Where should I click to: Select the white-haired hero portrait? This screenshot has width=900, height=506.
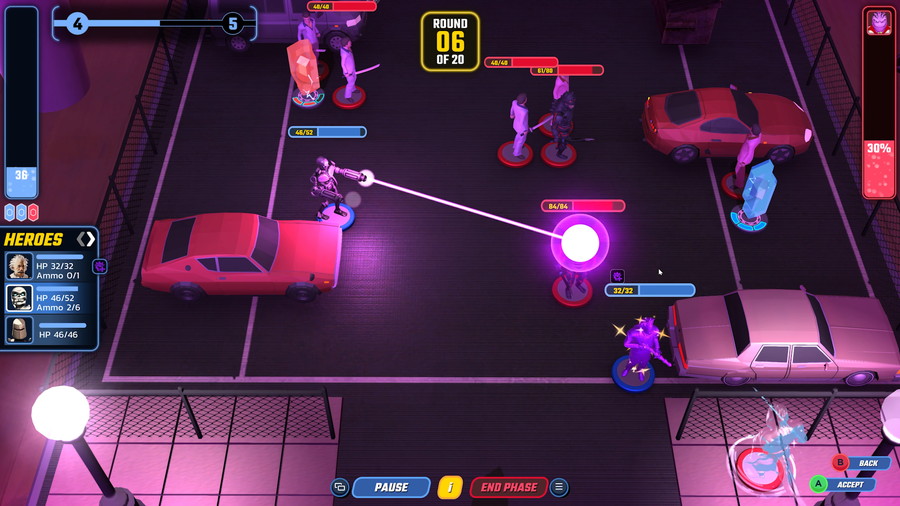point(19,266)
